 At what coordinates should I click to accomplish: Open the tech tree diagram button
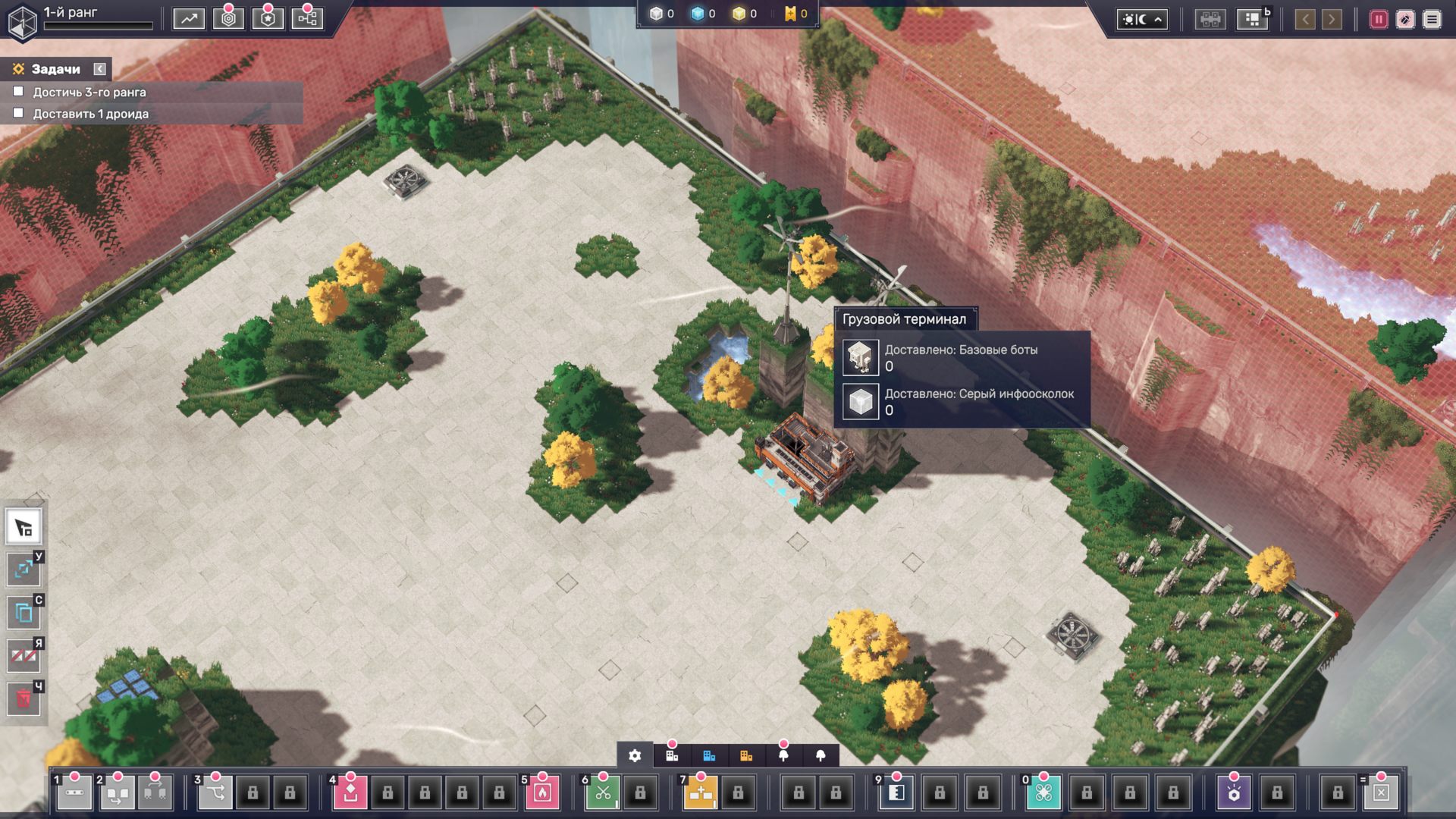[307, 19]
